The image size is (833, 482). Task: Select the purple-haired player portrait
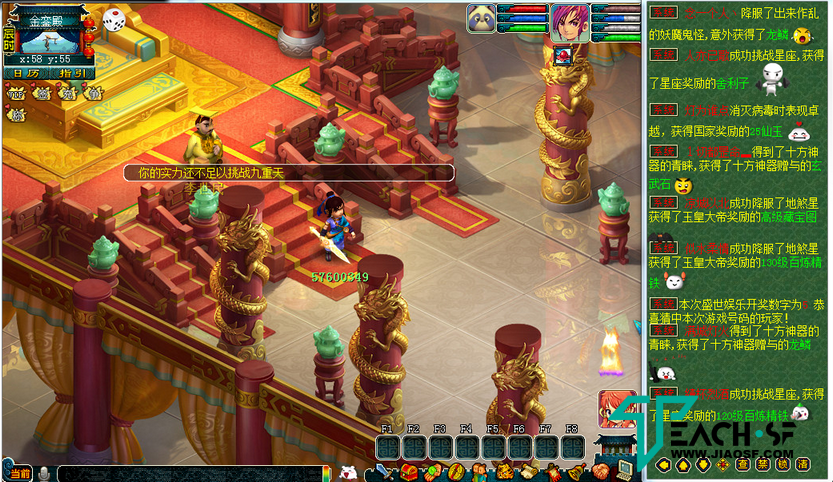[565, 22]
